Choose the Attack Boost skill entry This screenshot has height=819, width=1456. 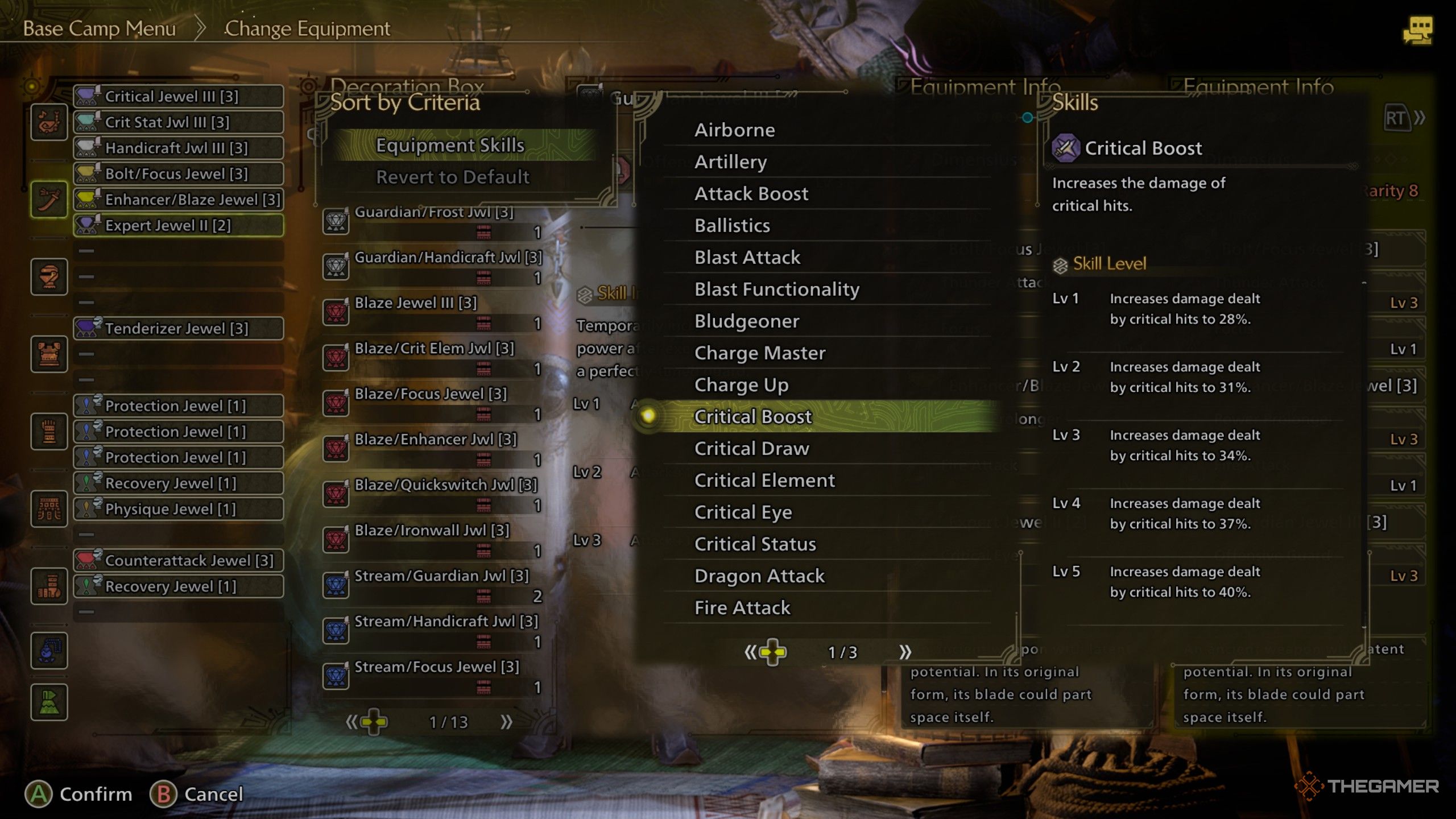751,194
